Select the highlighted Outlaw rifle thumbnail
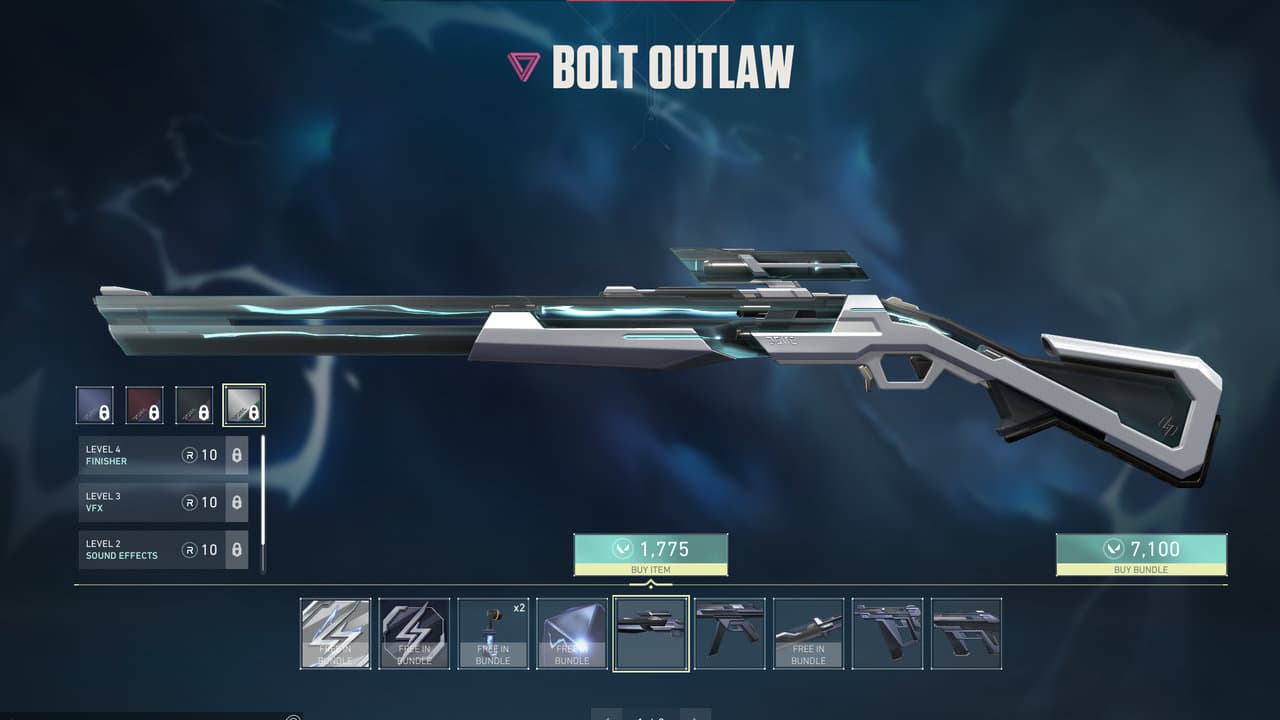This screenshot has width=1280, height=720. pos(651,634)
